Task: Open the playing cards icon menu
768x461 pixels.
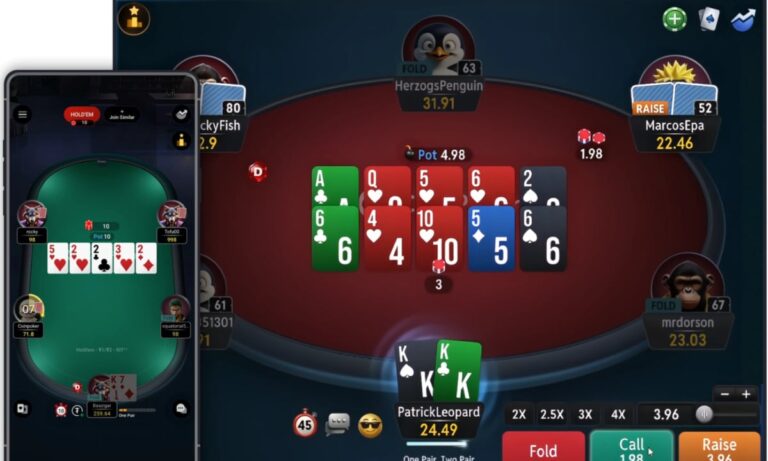Action: (708, 19)
